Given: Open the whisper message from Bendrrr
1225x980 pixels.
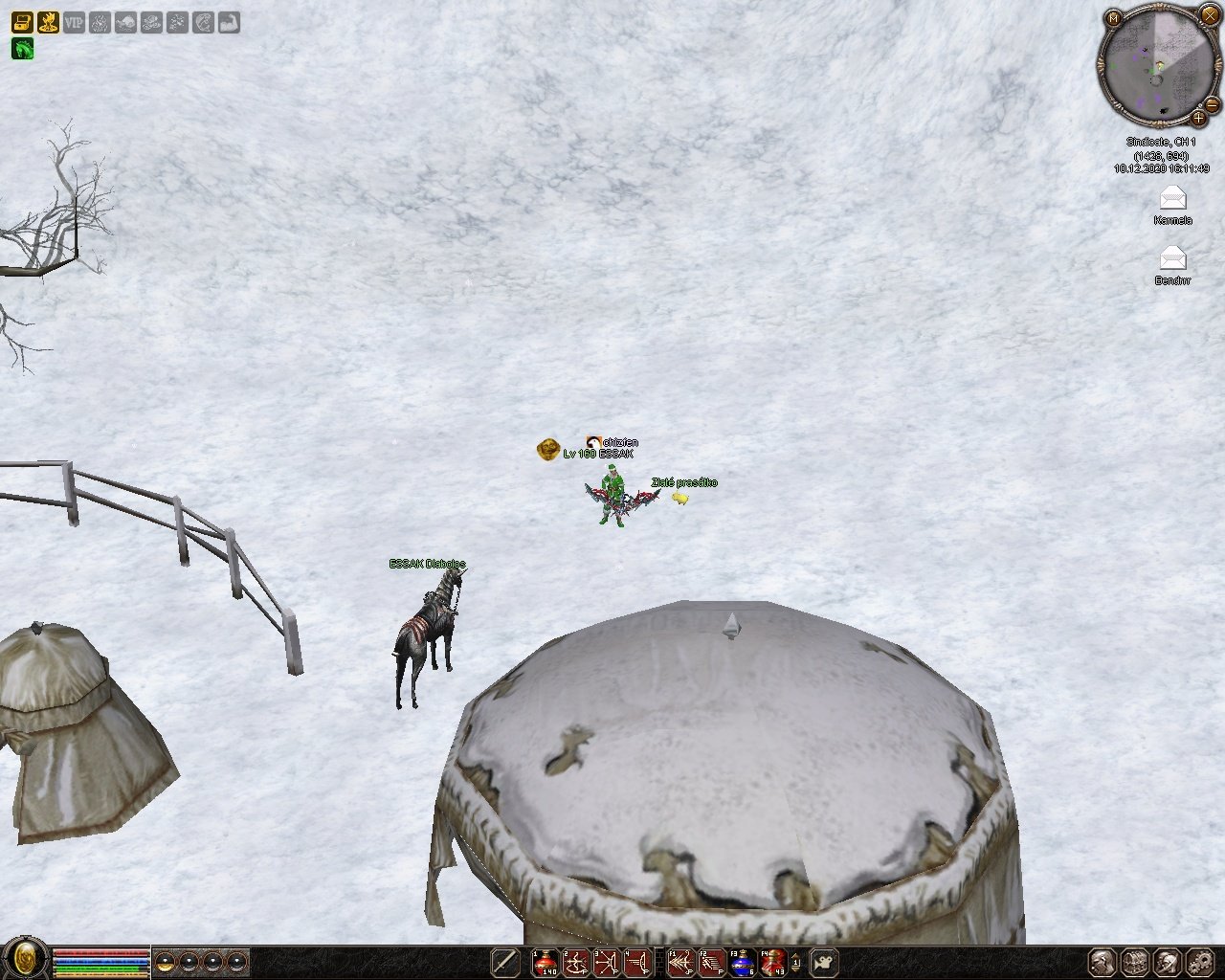Looking at the screenshot, I should point(1172,258).
